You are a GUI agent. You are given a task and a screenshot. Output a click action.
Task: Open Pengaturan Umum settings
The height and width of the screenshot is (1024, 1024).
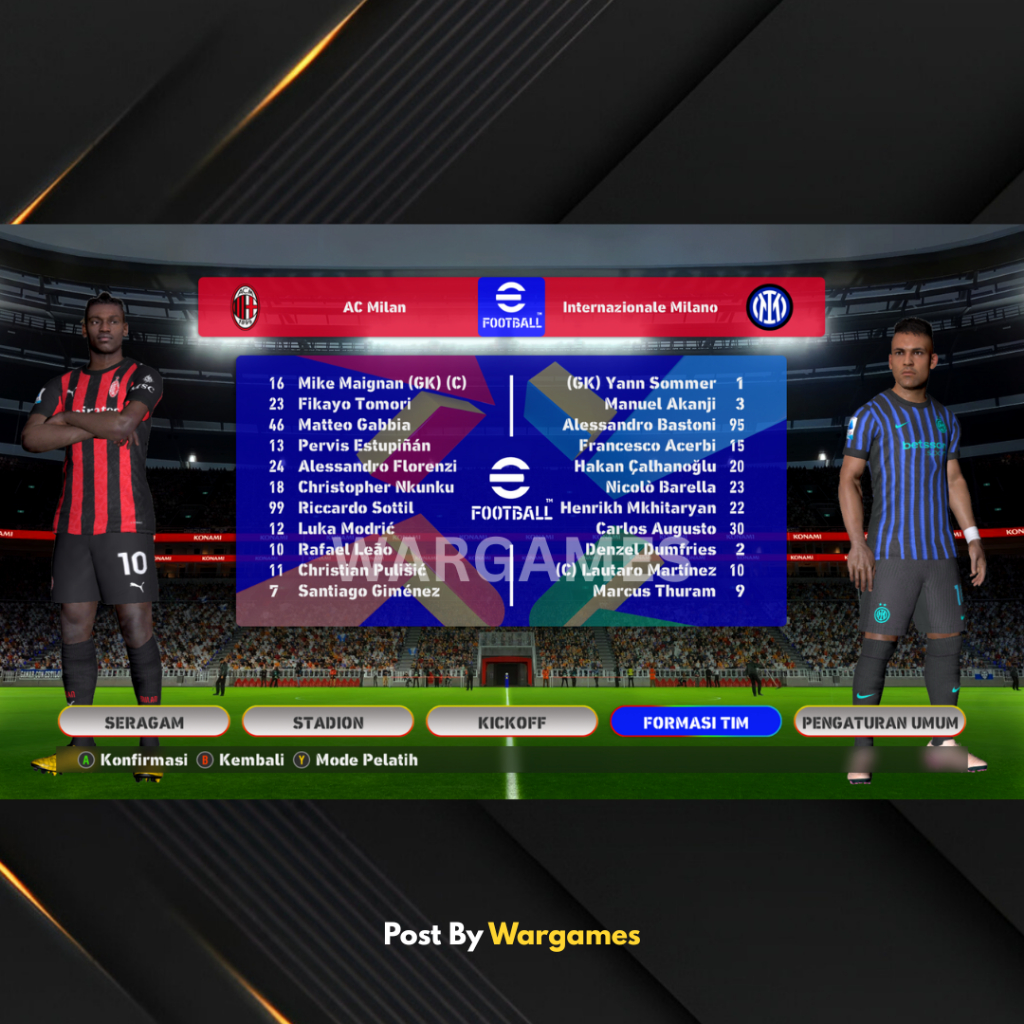click(879, 722)
